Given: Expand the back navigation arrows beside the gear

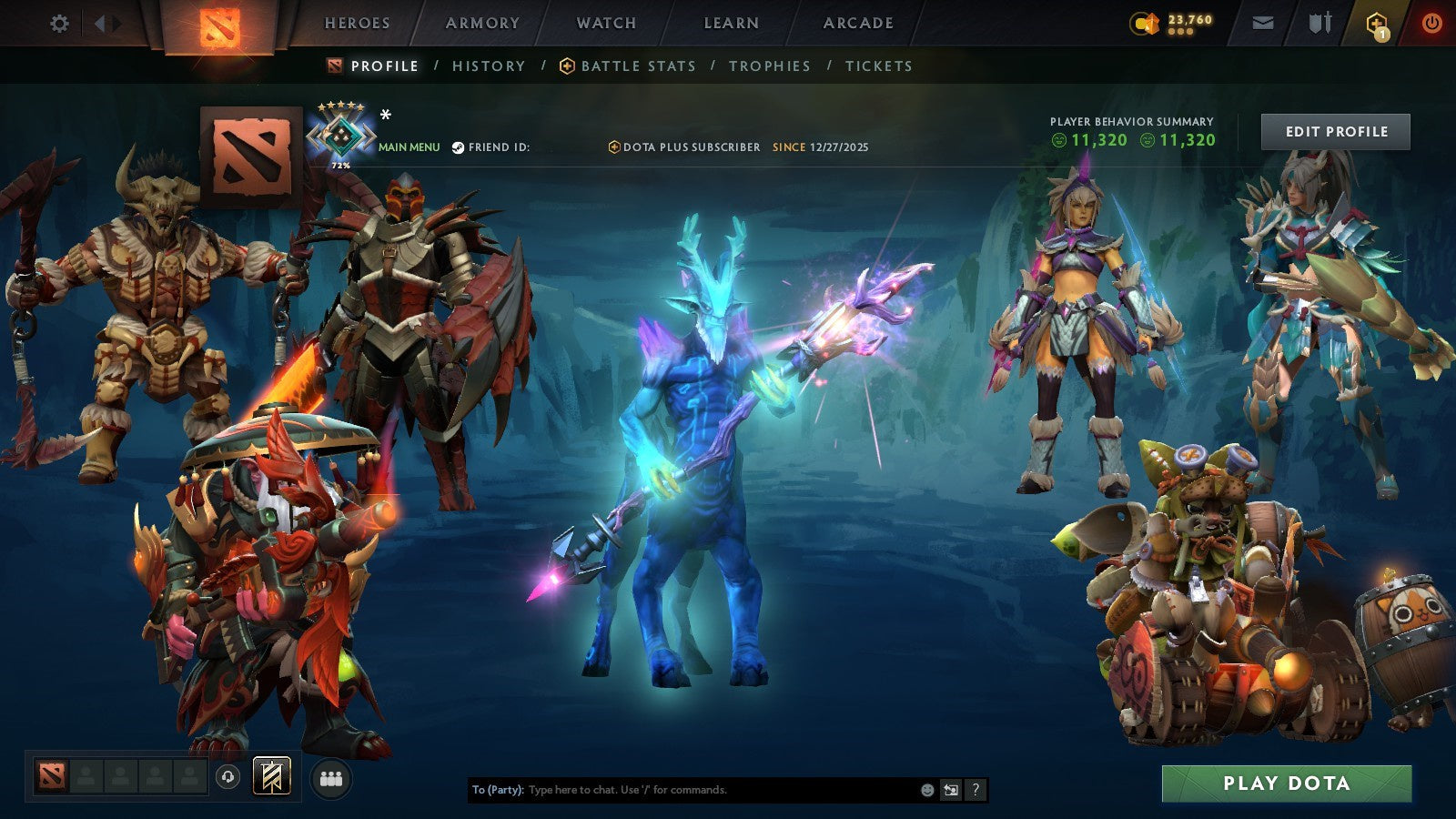Looking at the screenshot, I should (x=106, y=24).
